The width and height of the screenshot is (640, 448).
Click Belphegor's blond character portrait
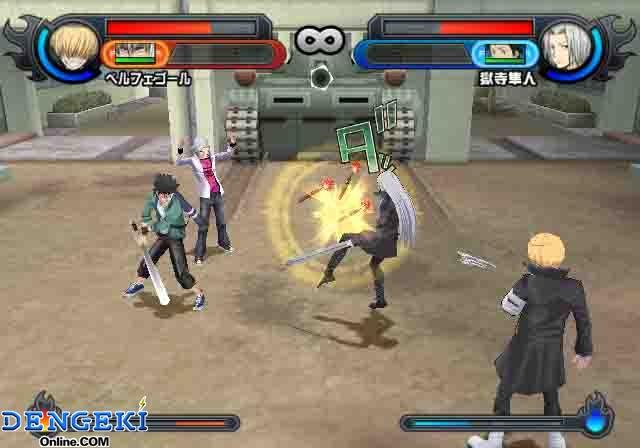74,44
